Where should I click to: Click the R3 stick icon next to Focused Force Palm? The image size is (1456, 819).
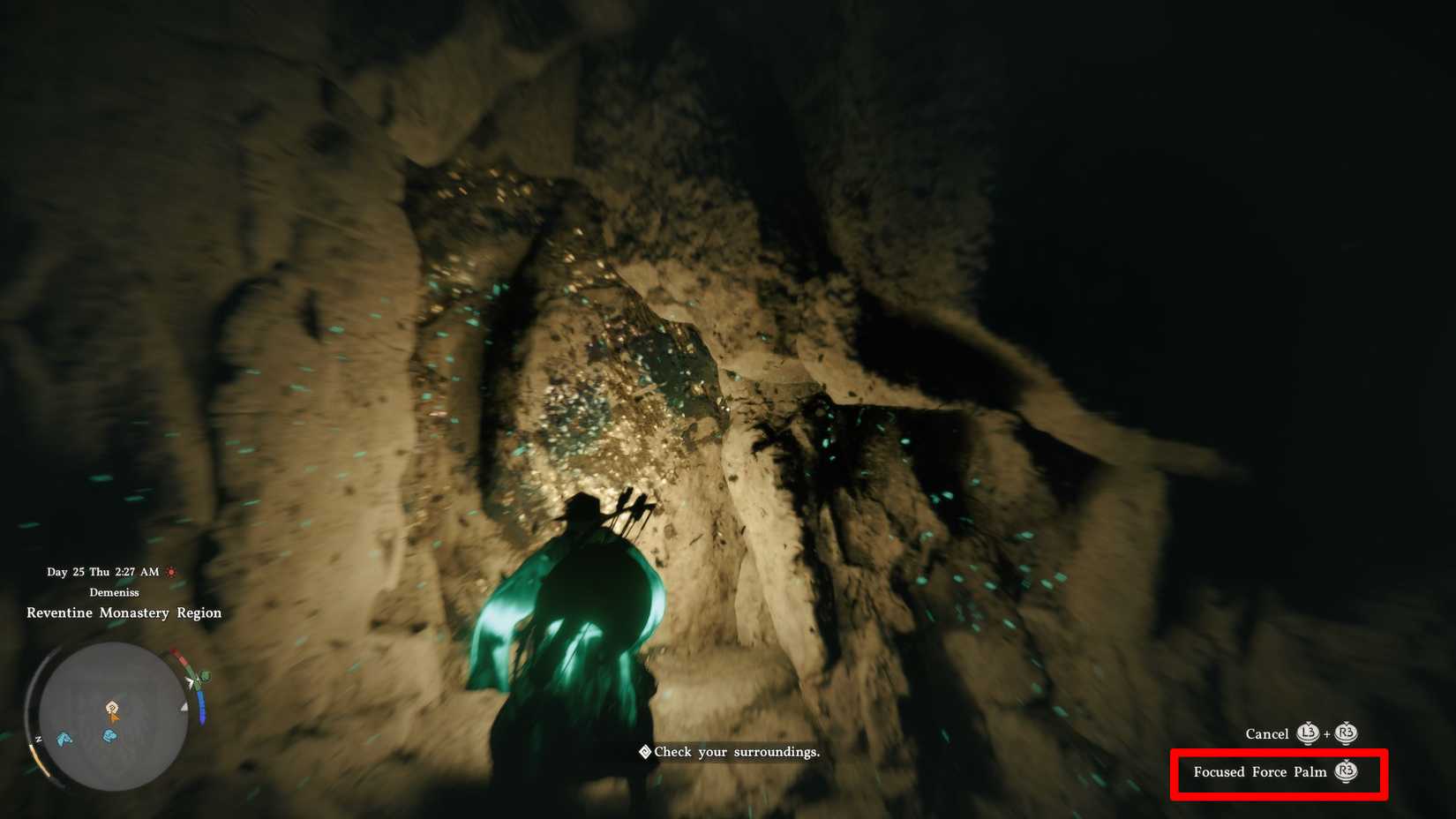coord(1346,771)
